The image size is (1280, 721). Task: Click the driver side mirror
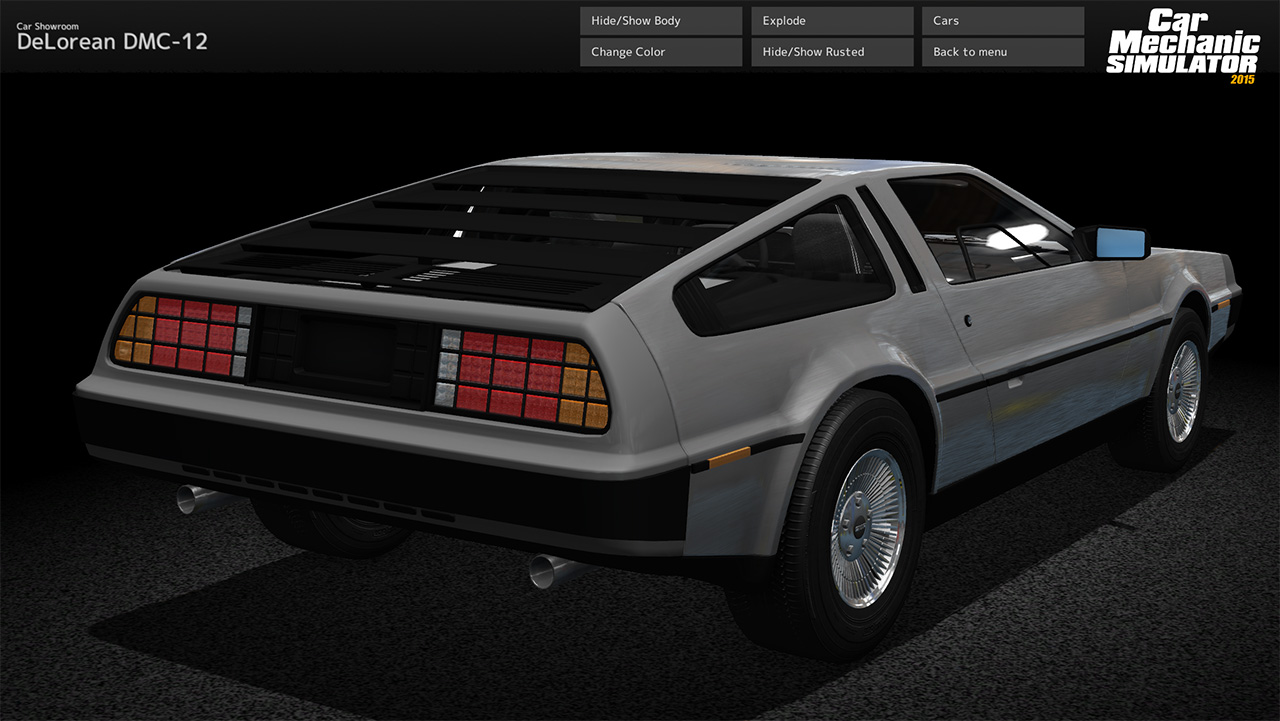click(1120, 240)
